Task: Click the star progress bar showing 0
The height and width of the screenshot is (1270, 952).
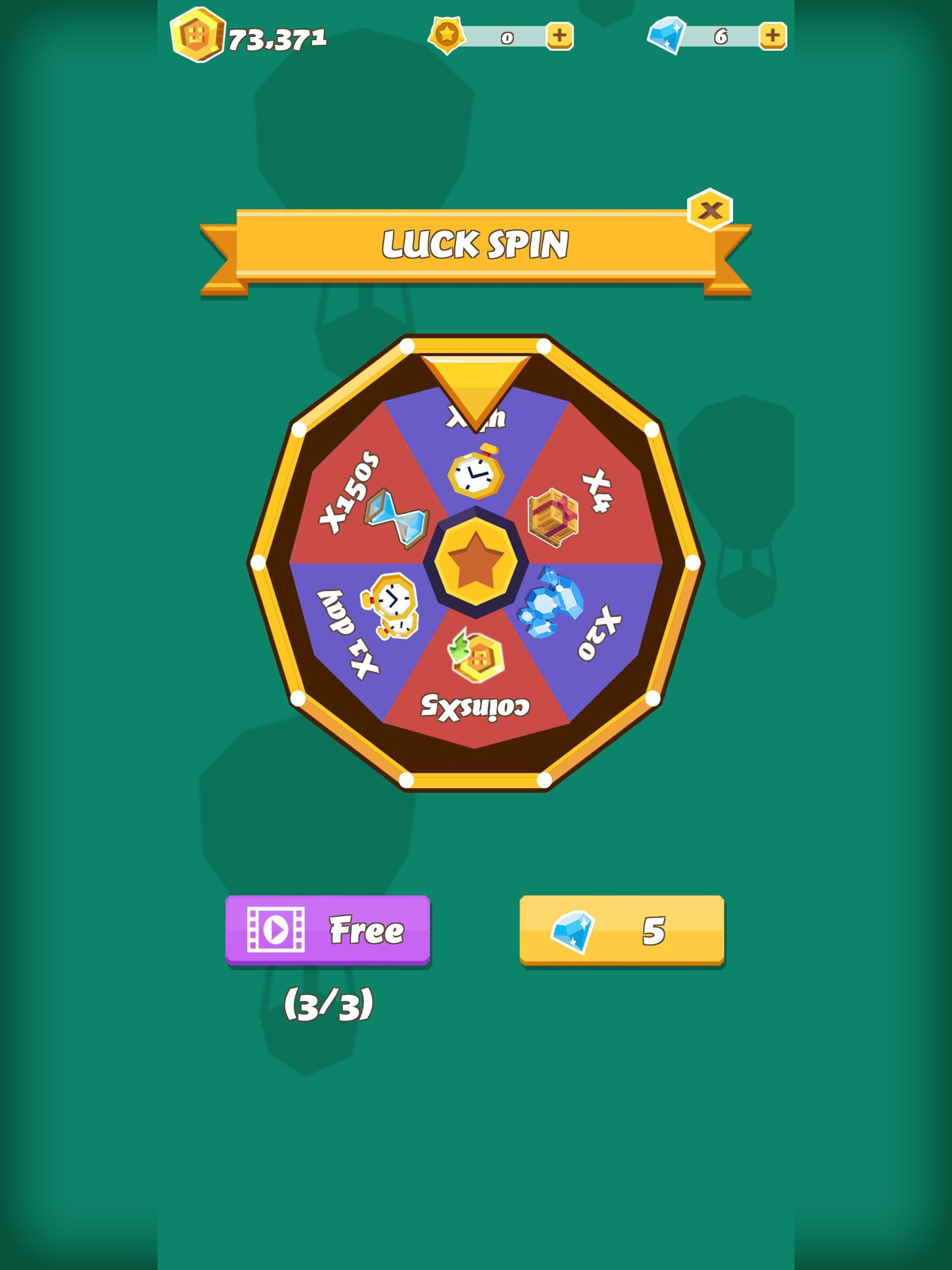Action: click(x=508, y=37)
